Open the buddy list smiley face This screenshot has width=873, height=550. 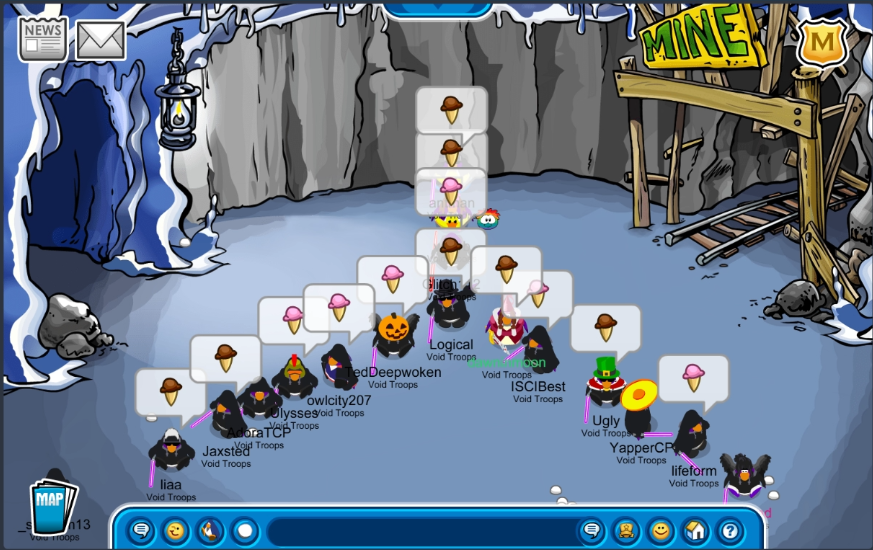pyautogui.click(x=660, y=530)
